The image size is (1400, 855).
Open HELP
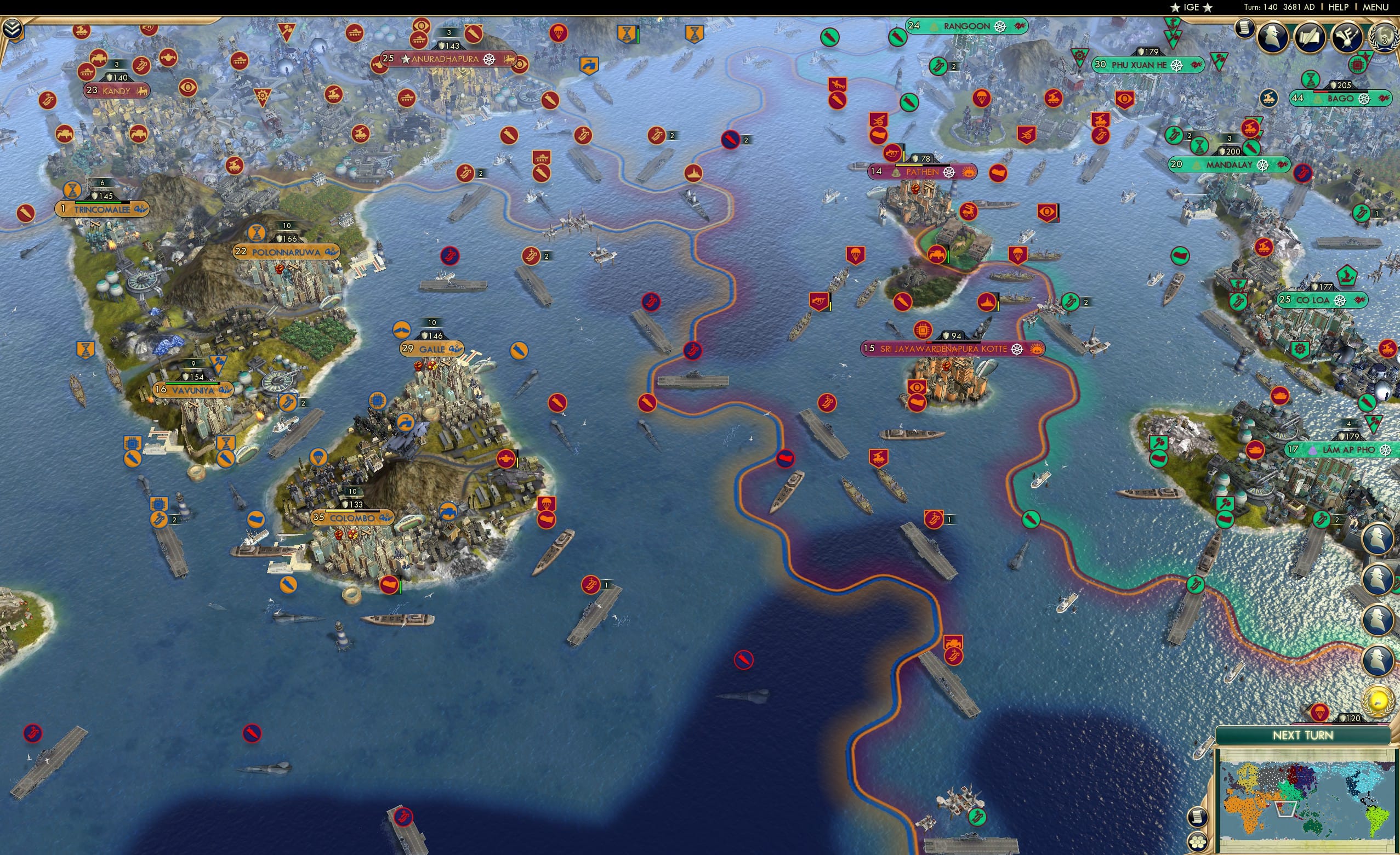point(1339,7)
